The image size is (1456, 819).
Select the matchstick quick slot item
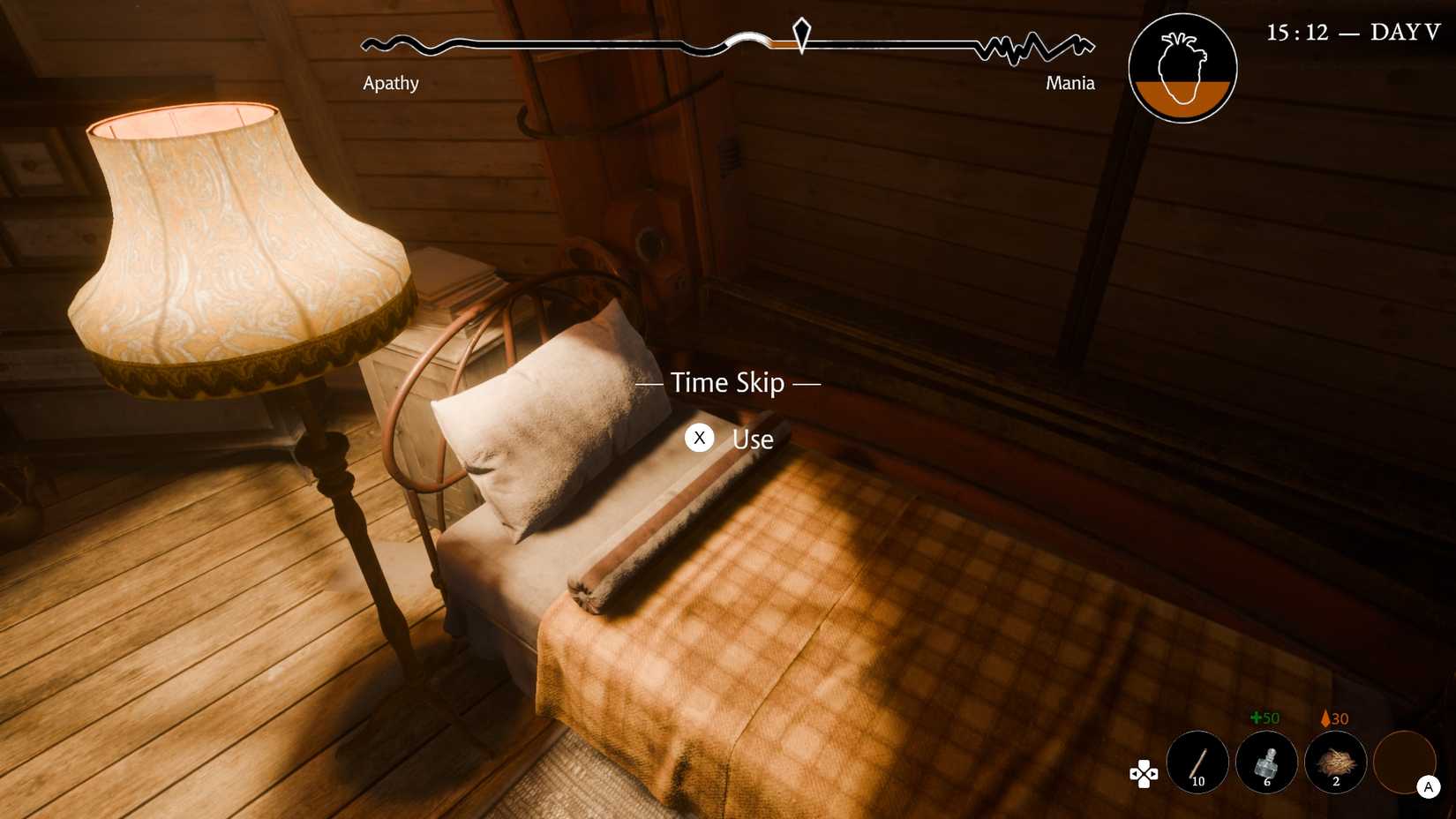coord(1197,762)
